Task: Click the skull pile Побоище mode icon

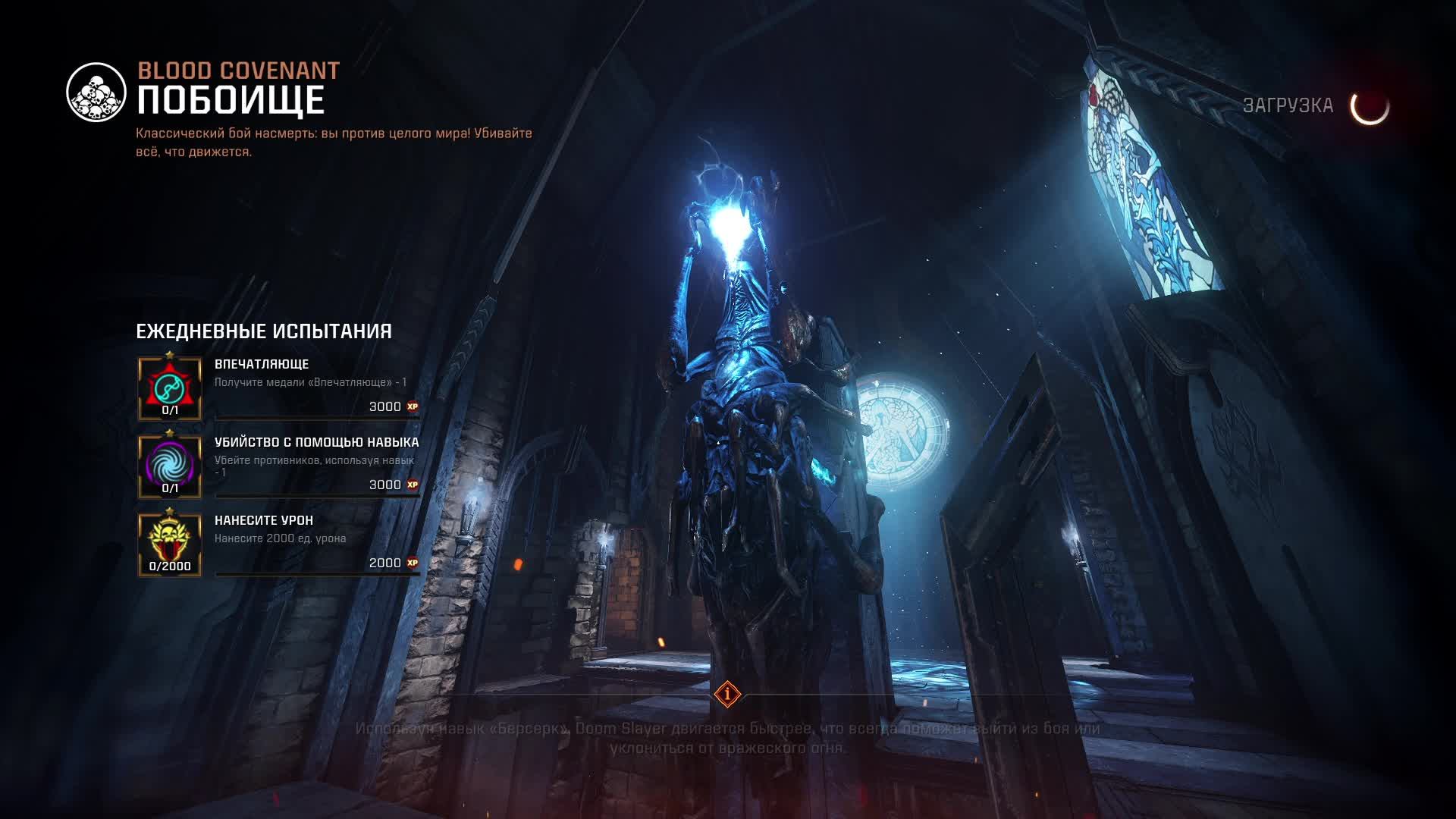Action: (96, 93)
